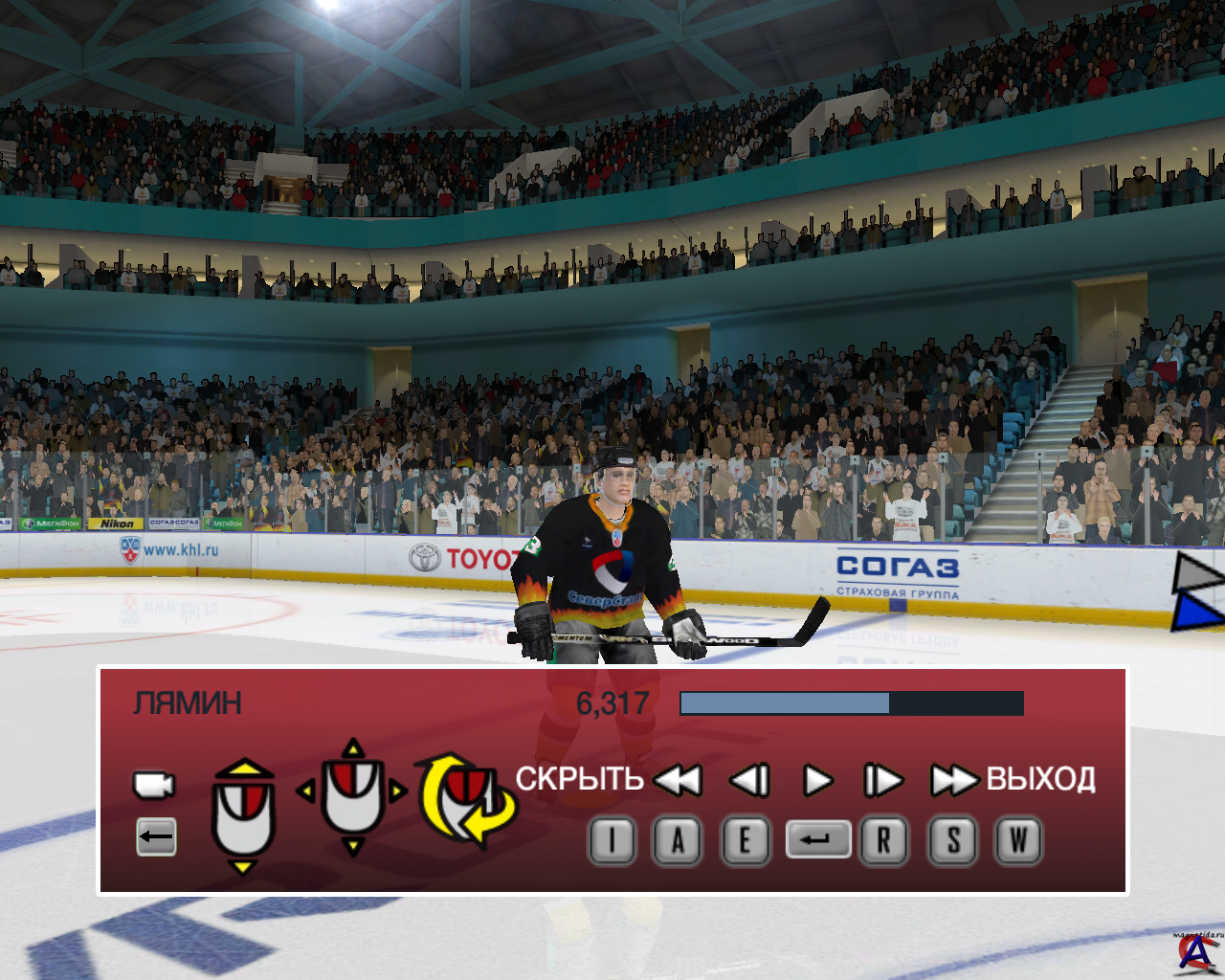1225x980 pixels.
Task: Hide the replay panel with СКРЫТЬ
Action: [579, 779]
